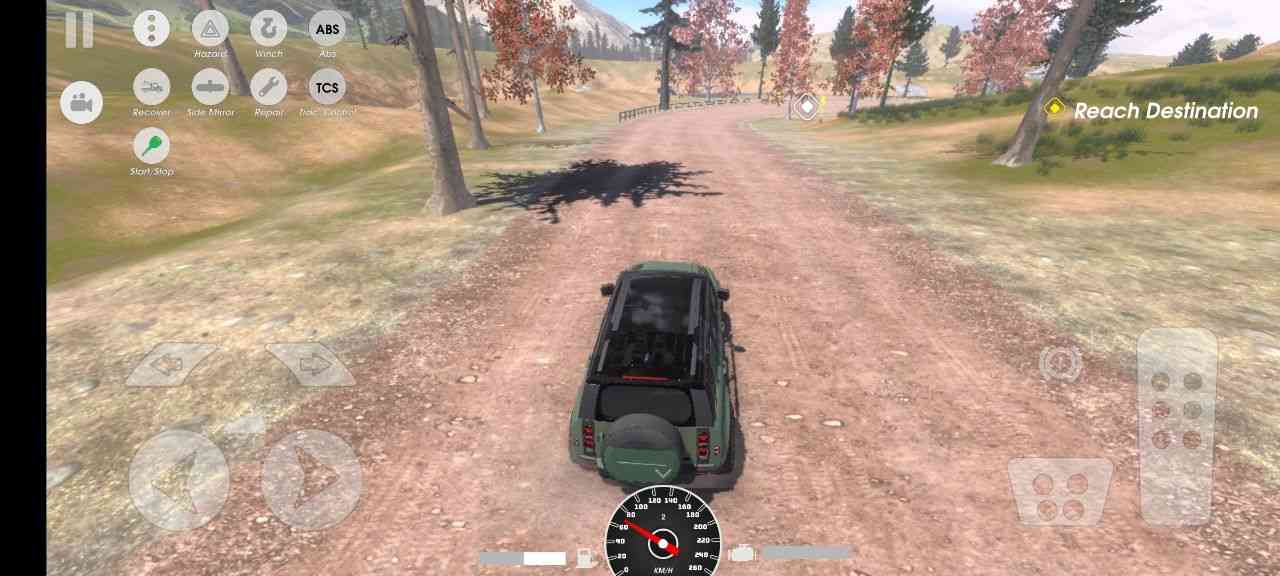Screen dimensions: 1280x576
Task: Turn on the Hazard lights
Action: pos(210,28)
